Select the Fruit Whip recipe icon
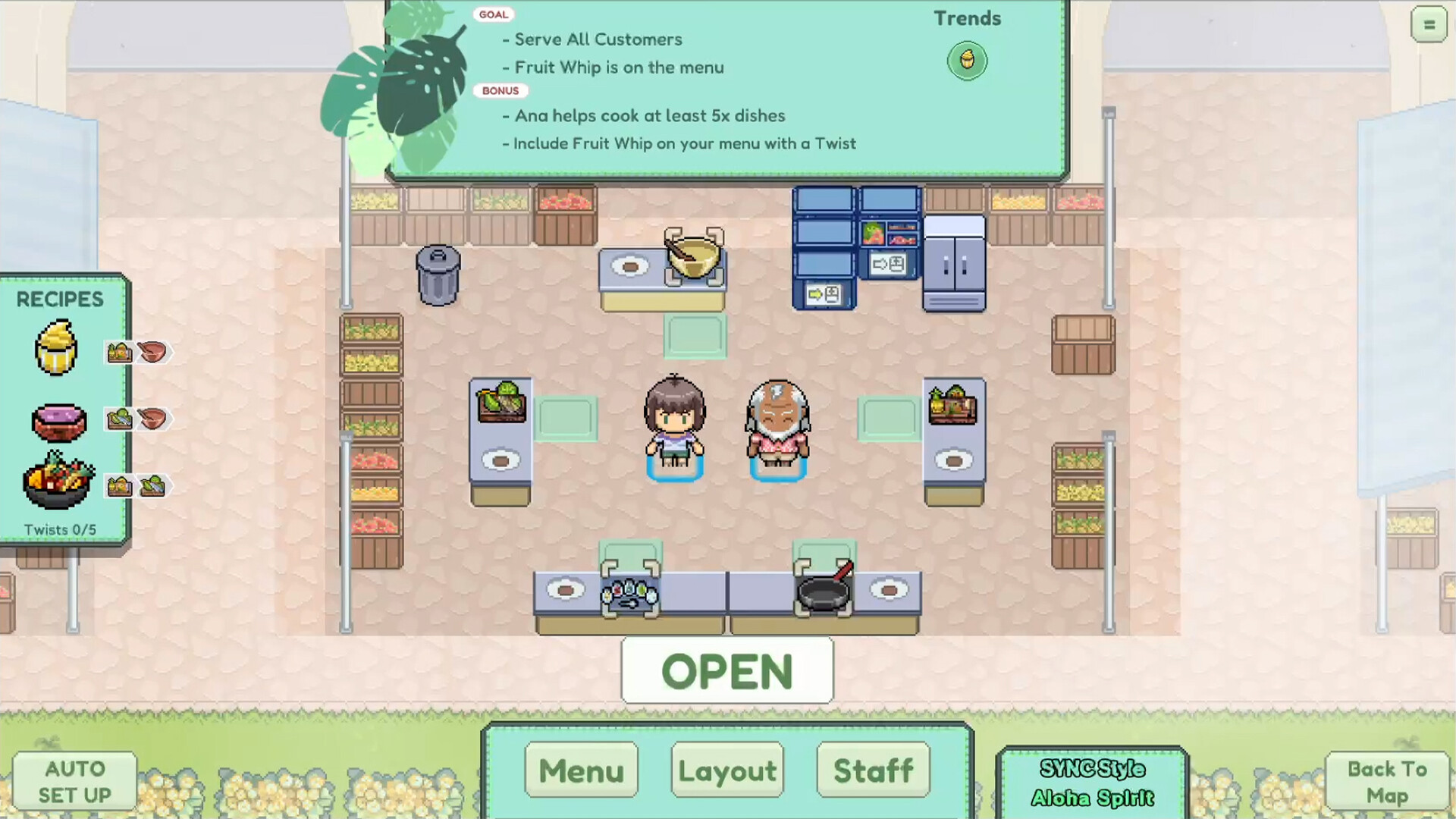 coord(57,349)
